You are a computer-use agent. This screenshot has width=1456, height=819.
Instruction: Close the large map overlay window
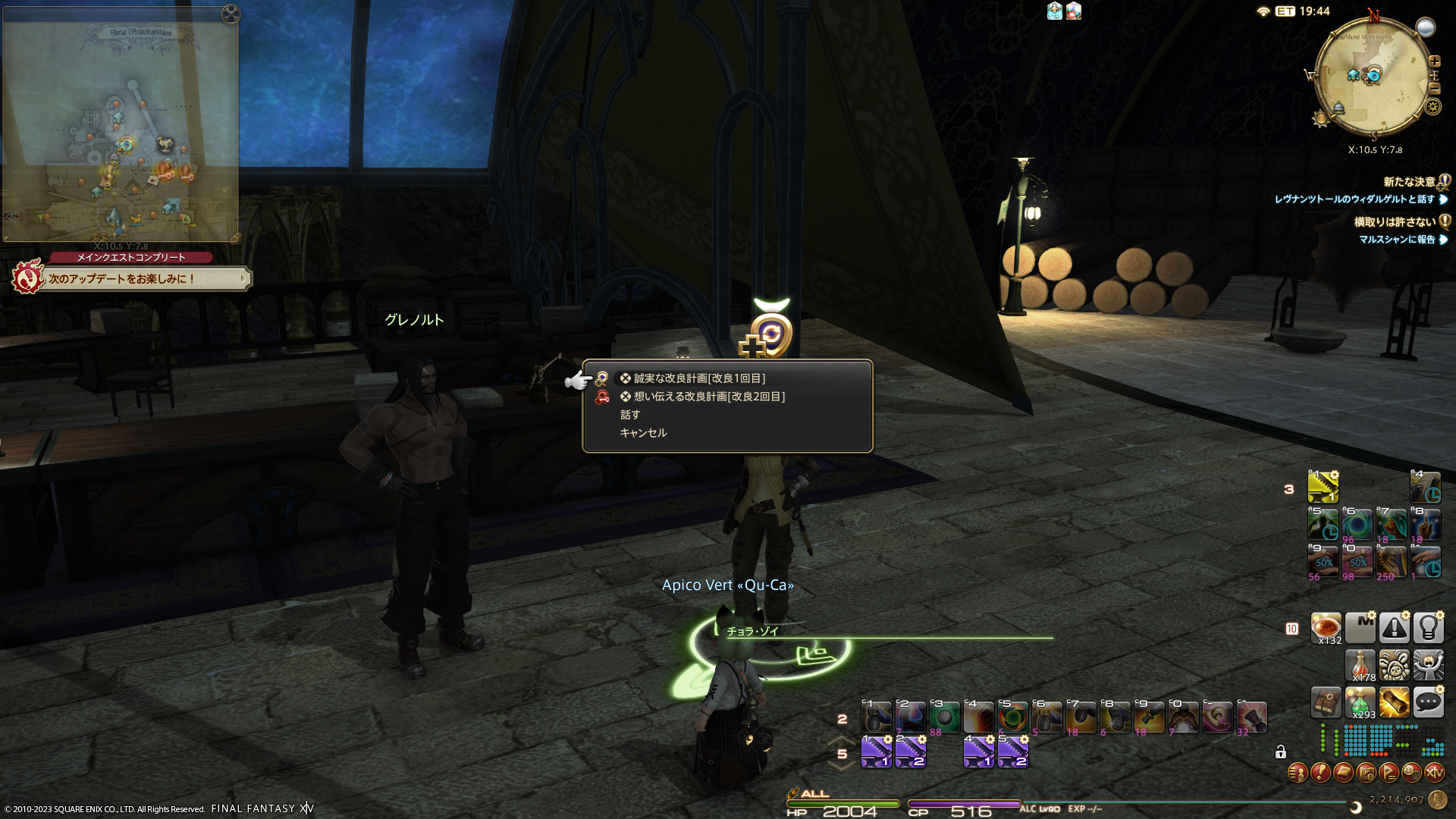[x=231, y=14]
